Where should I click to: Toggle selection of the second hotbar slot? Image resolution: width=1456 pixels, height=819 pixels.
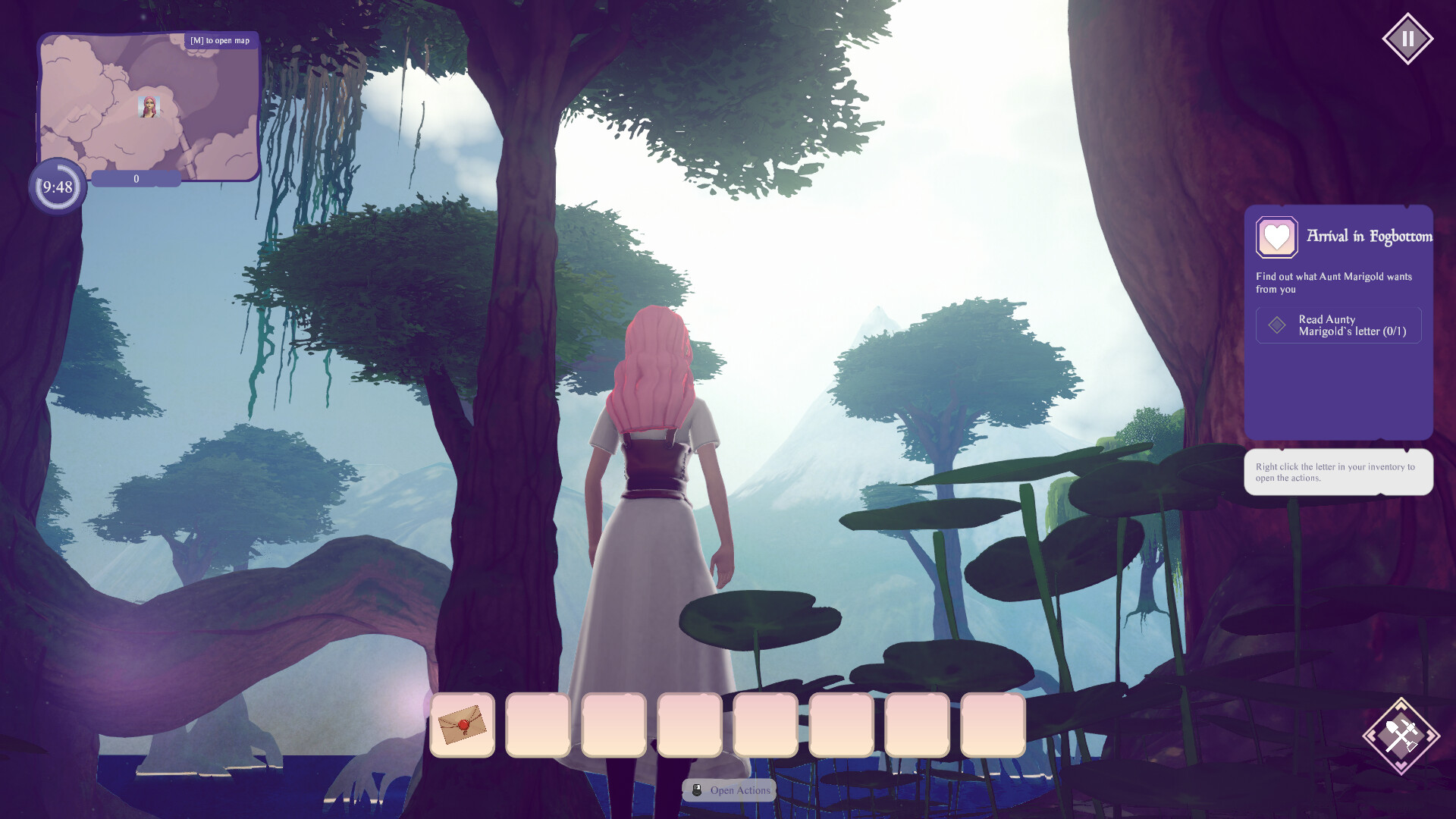click(538, 726)
